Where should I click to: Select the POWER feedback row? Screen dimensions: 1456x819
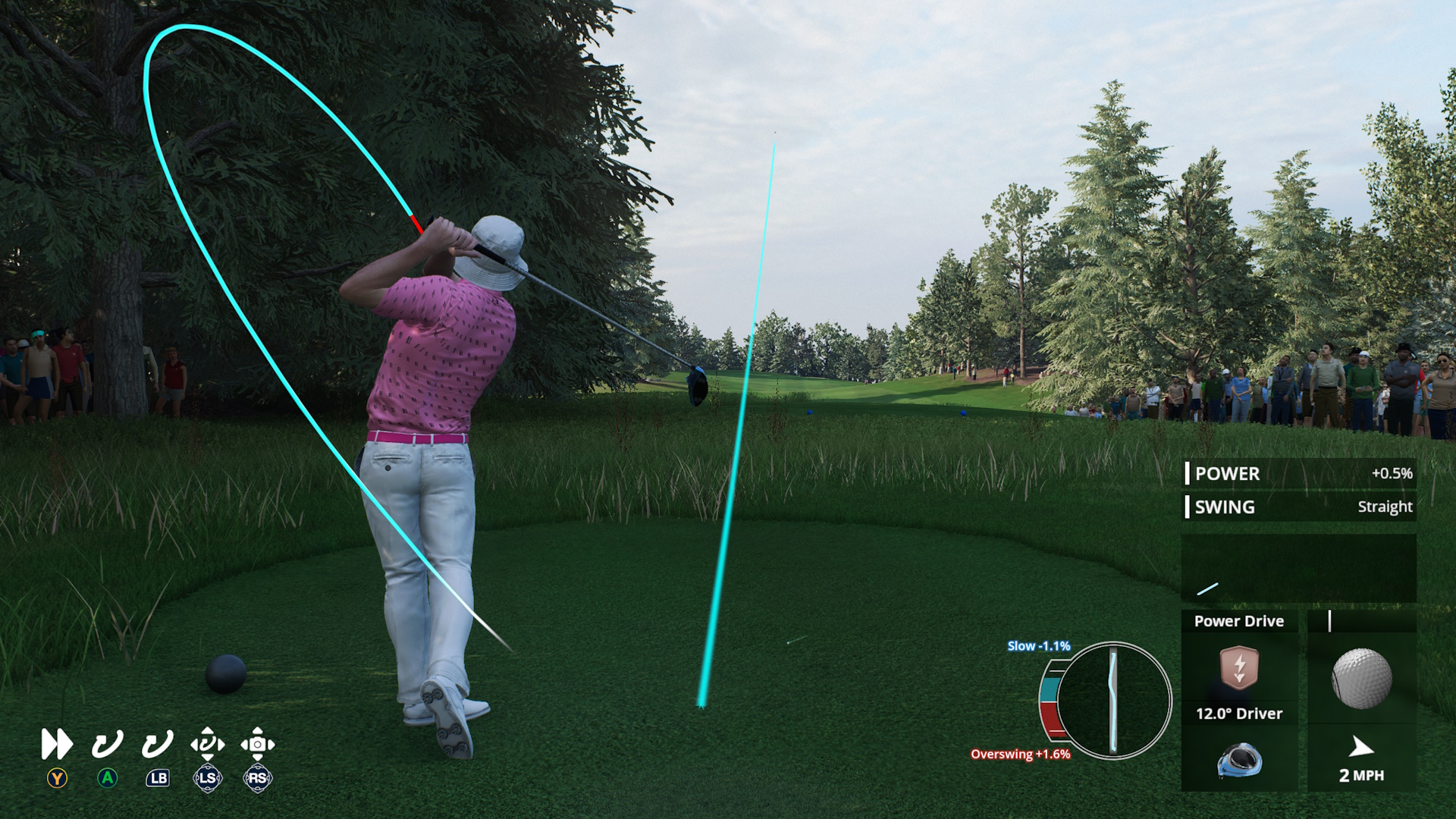coord(1298,473)
